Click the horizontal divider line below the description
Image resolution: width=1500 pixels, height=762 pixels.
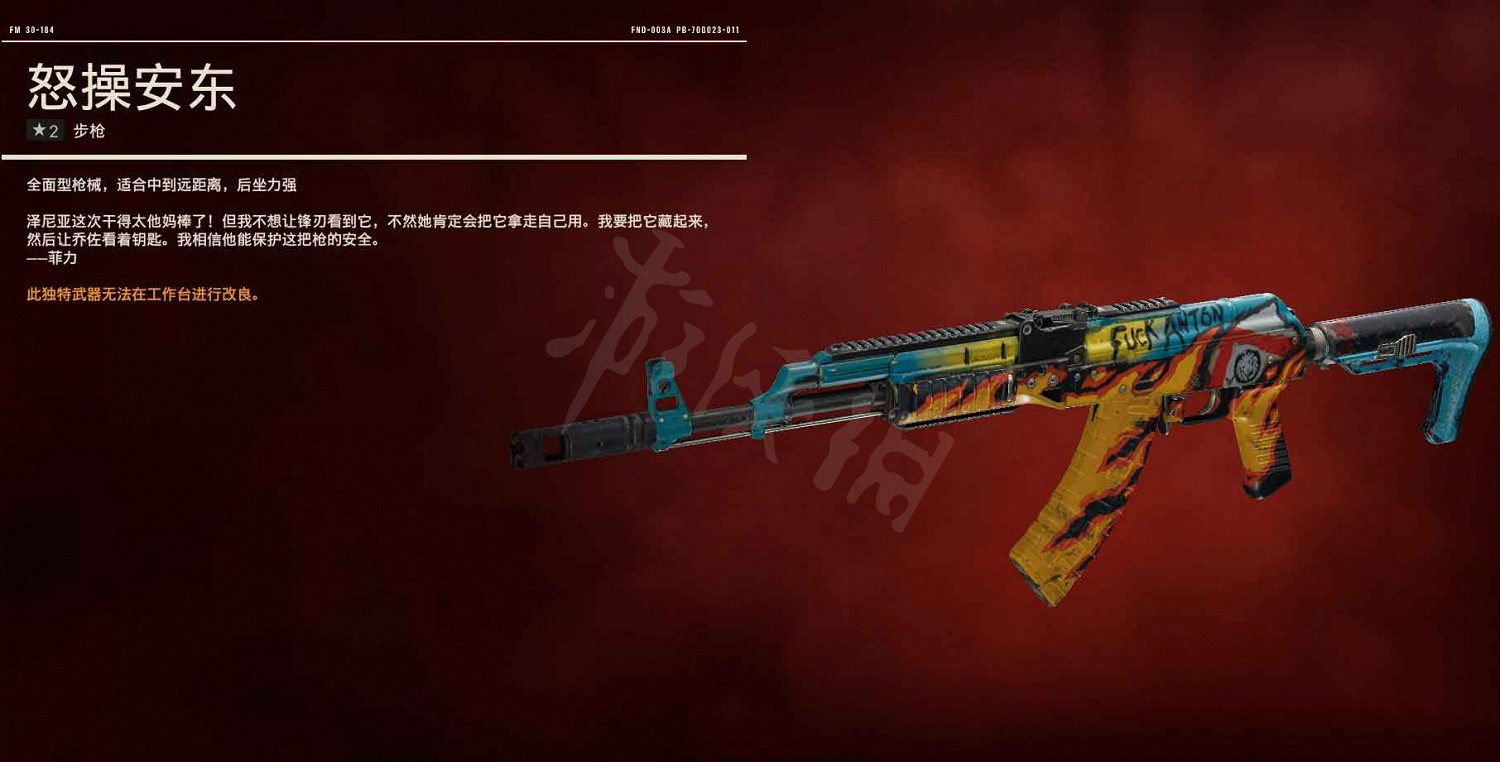[375, 157]
